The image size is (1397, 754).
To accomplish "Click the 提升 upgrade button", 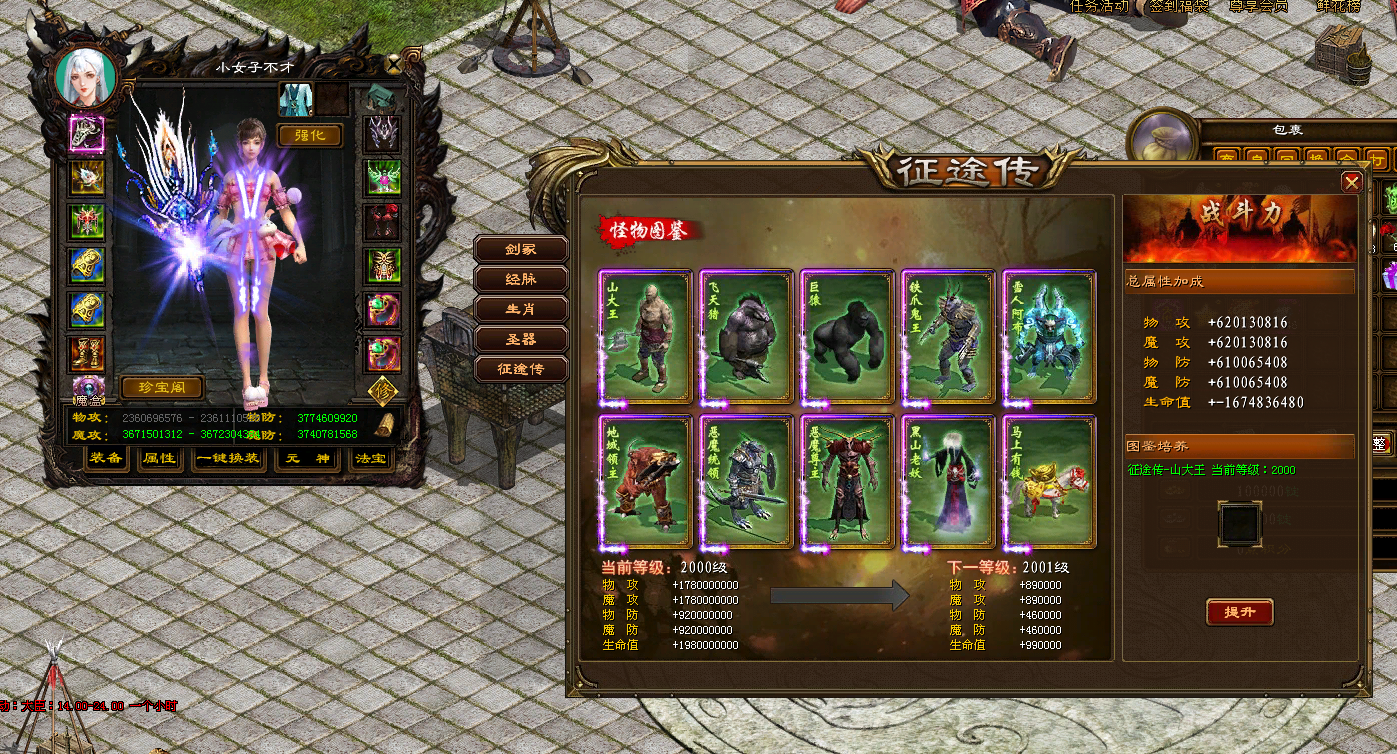I will [1240, 613].
